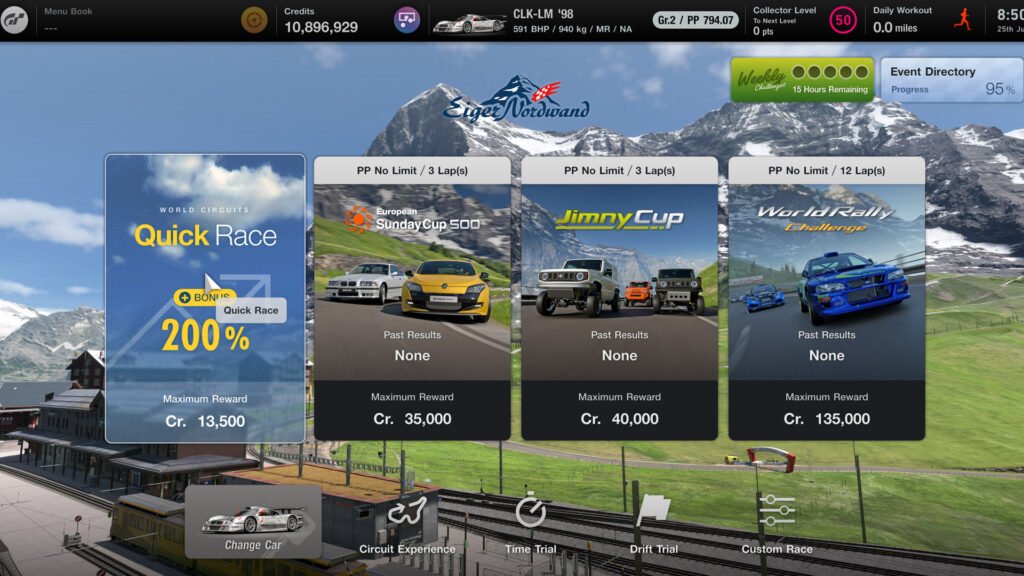Choose Time Trial mode
Viewport: 1024px width, 576px height.
(531, 522)
